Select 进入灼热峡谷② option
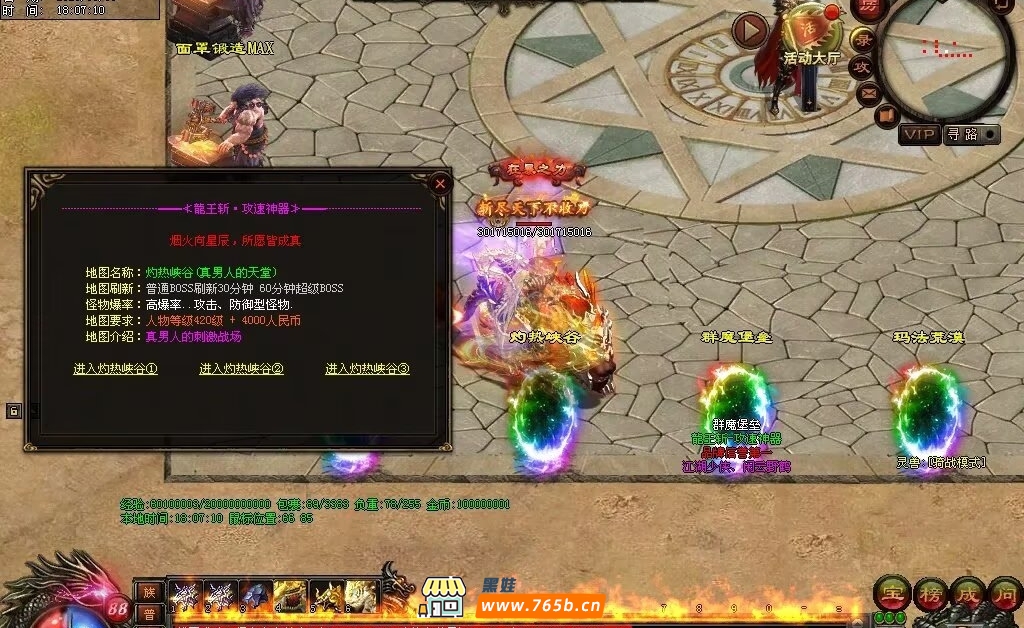Viewport: 1024px width, 628px height. (242, 369)
